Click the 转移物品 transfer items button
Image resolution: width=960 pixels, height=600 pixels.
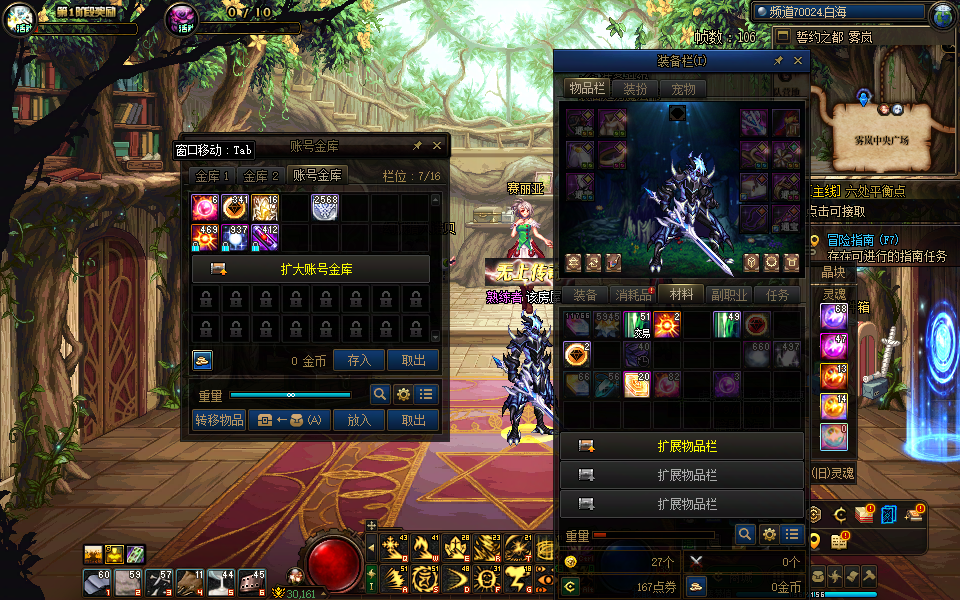point(219,420)
